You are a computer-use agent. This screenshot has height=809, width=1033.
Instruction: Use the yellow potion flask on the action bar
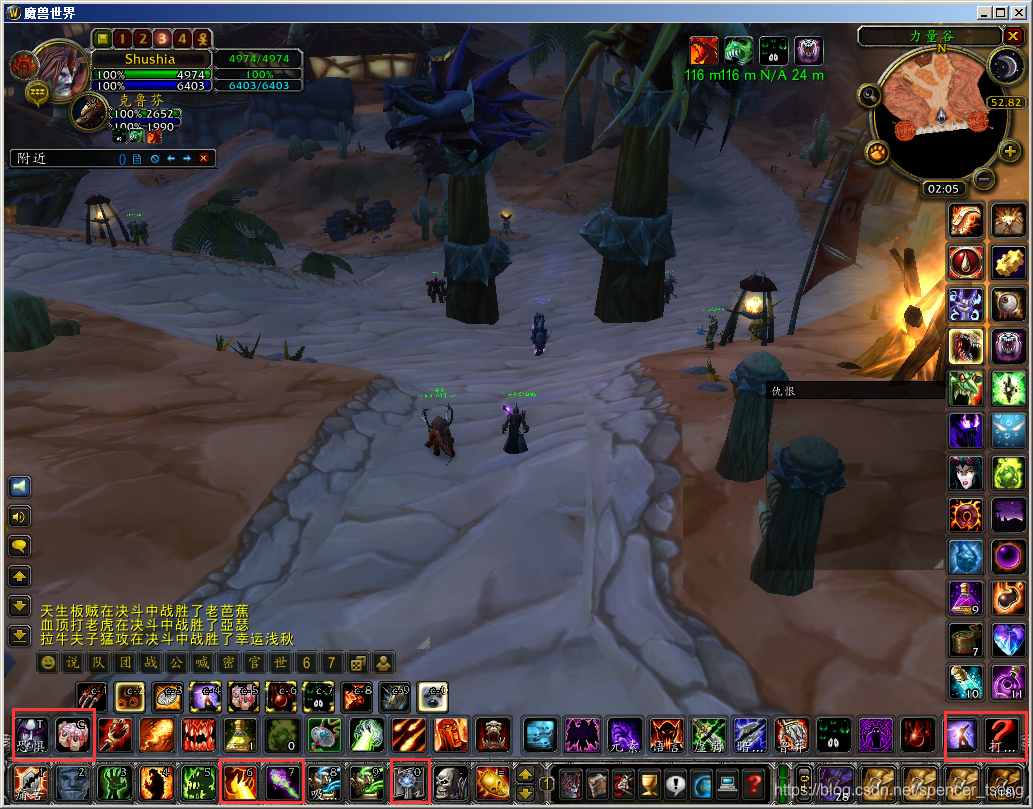241,736
